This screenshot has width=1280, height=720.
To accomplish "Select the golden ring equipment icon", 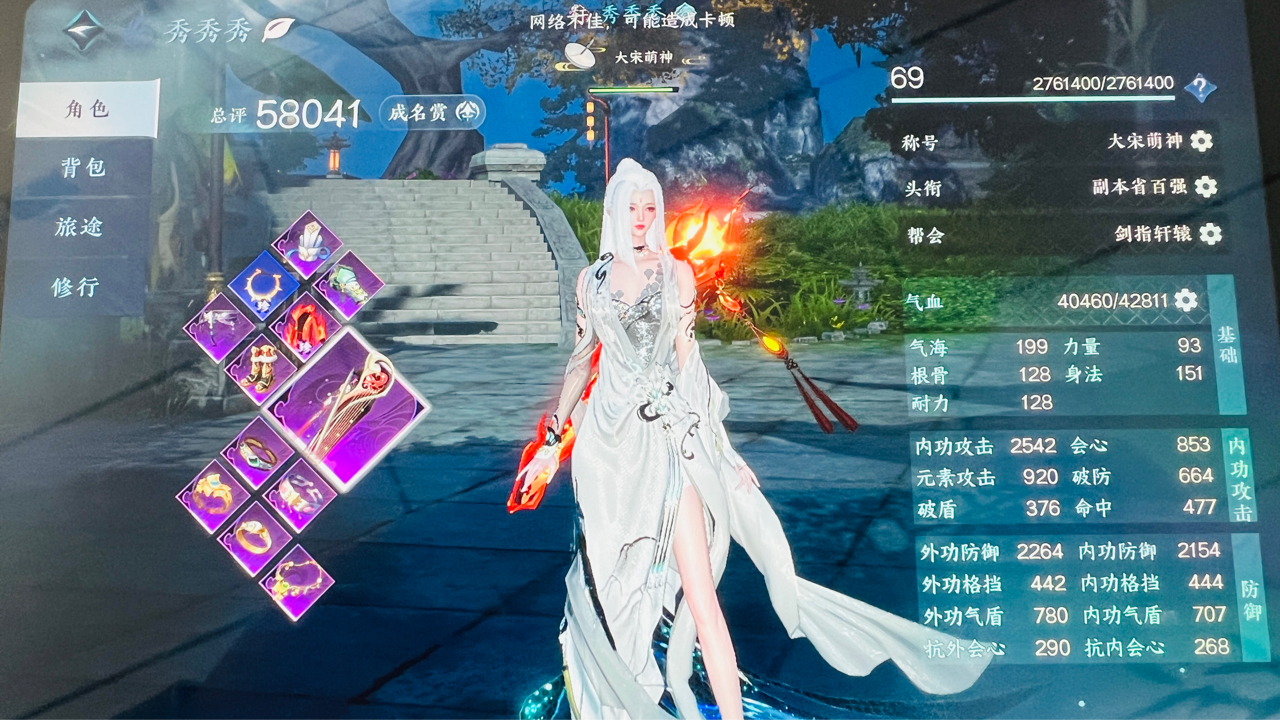I will 253,533.
